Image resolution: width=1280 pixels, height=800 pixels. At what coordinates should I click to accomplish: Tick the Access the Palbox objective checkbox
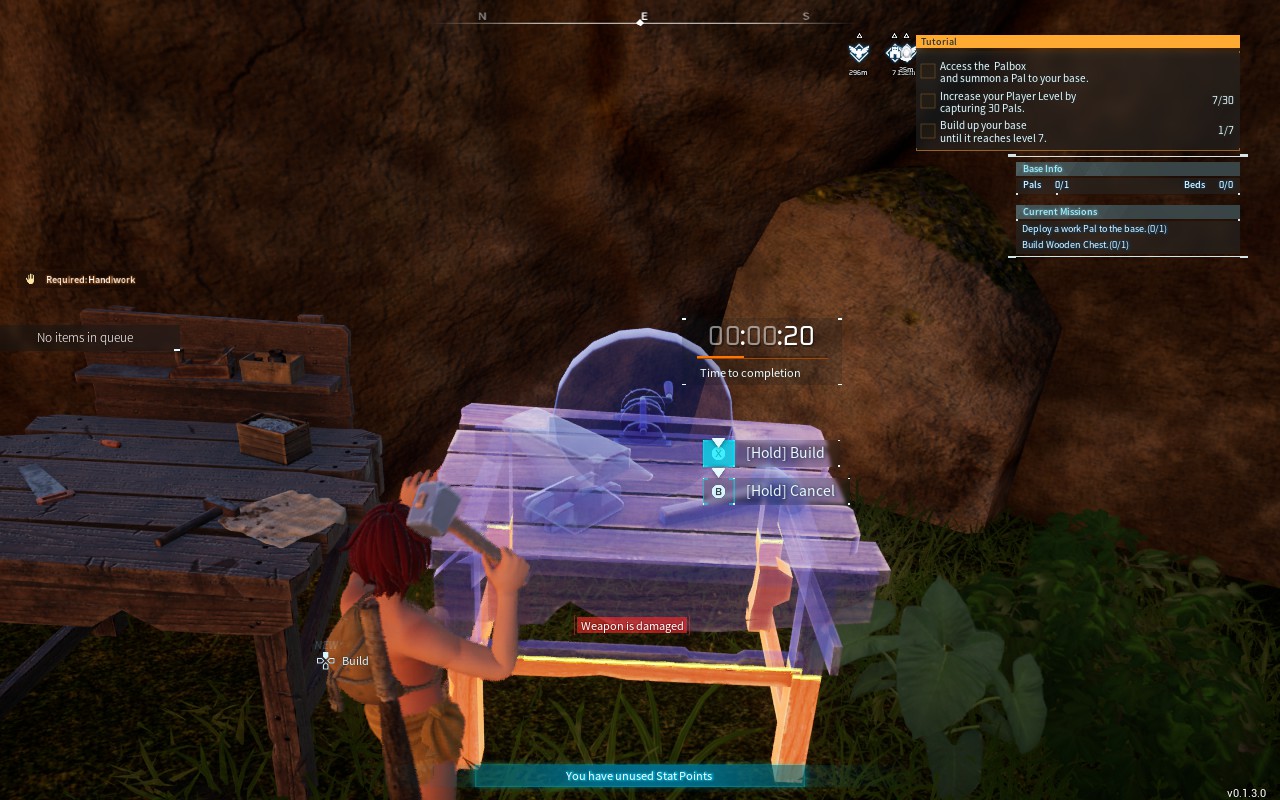coord(928,71)
